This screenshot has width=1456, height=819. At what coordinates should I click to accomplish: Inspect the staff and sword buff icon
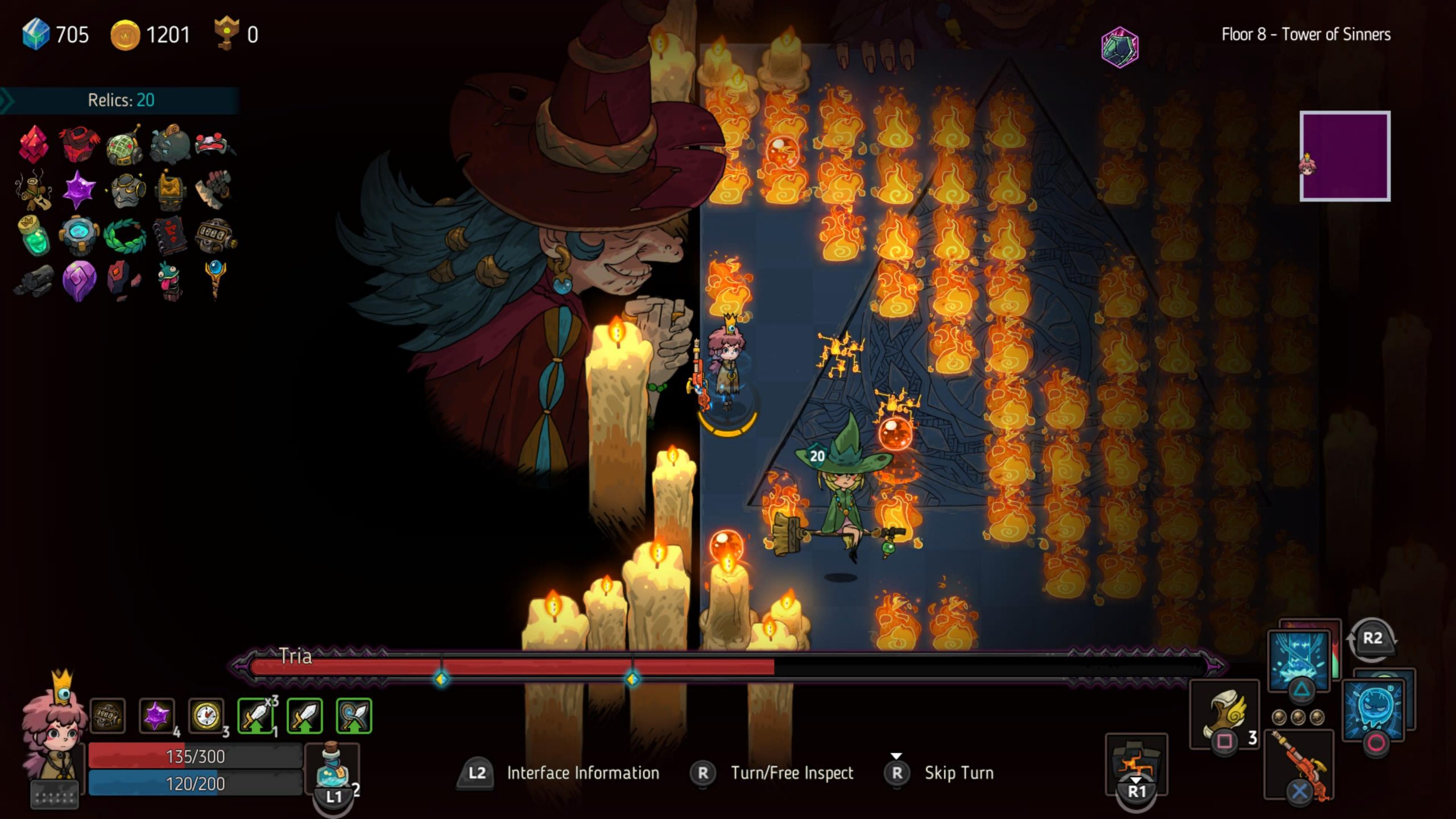[354, 715]
